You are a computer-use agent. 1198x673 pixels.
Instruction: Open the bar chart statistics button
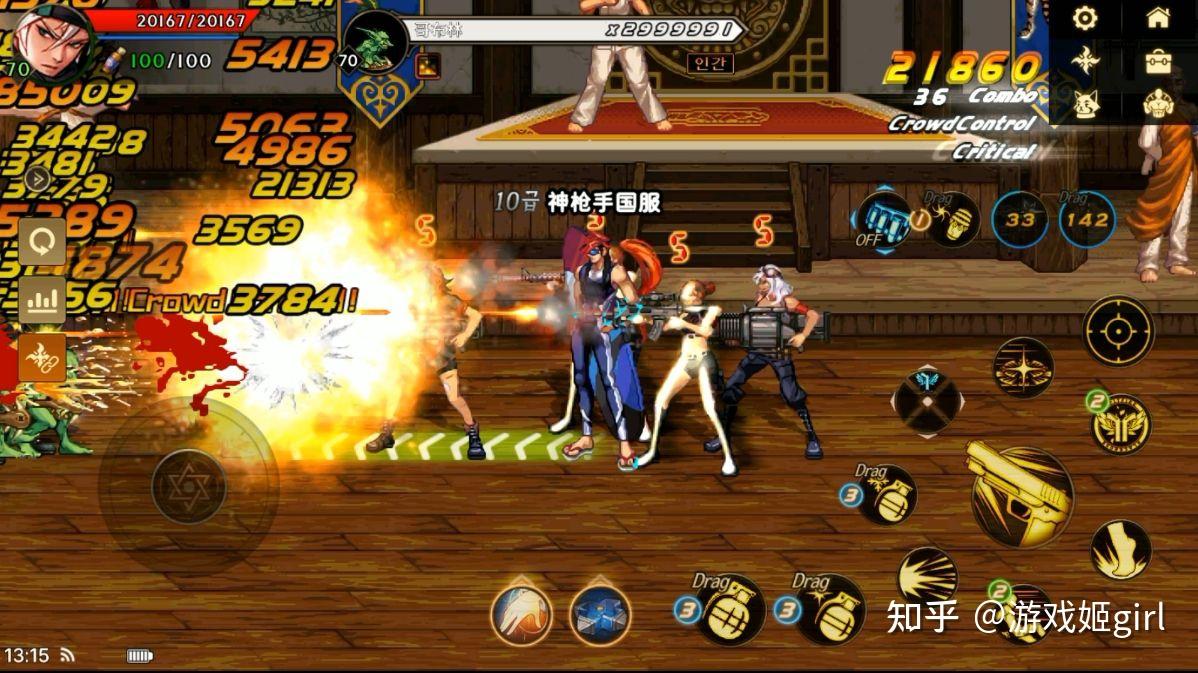click(42, 299)
